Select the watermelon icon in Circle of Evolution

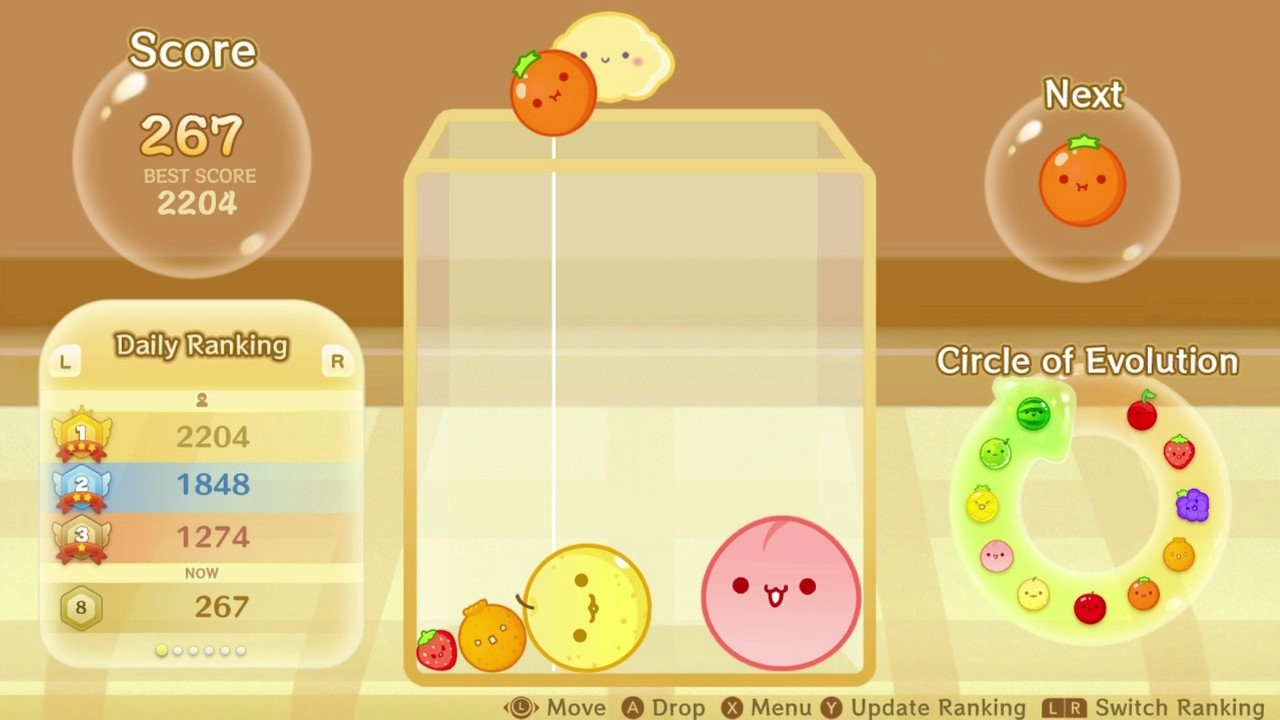tap(1033, 414)
